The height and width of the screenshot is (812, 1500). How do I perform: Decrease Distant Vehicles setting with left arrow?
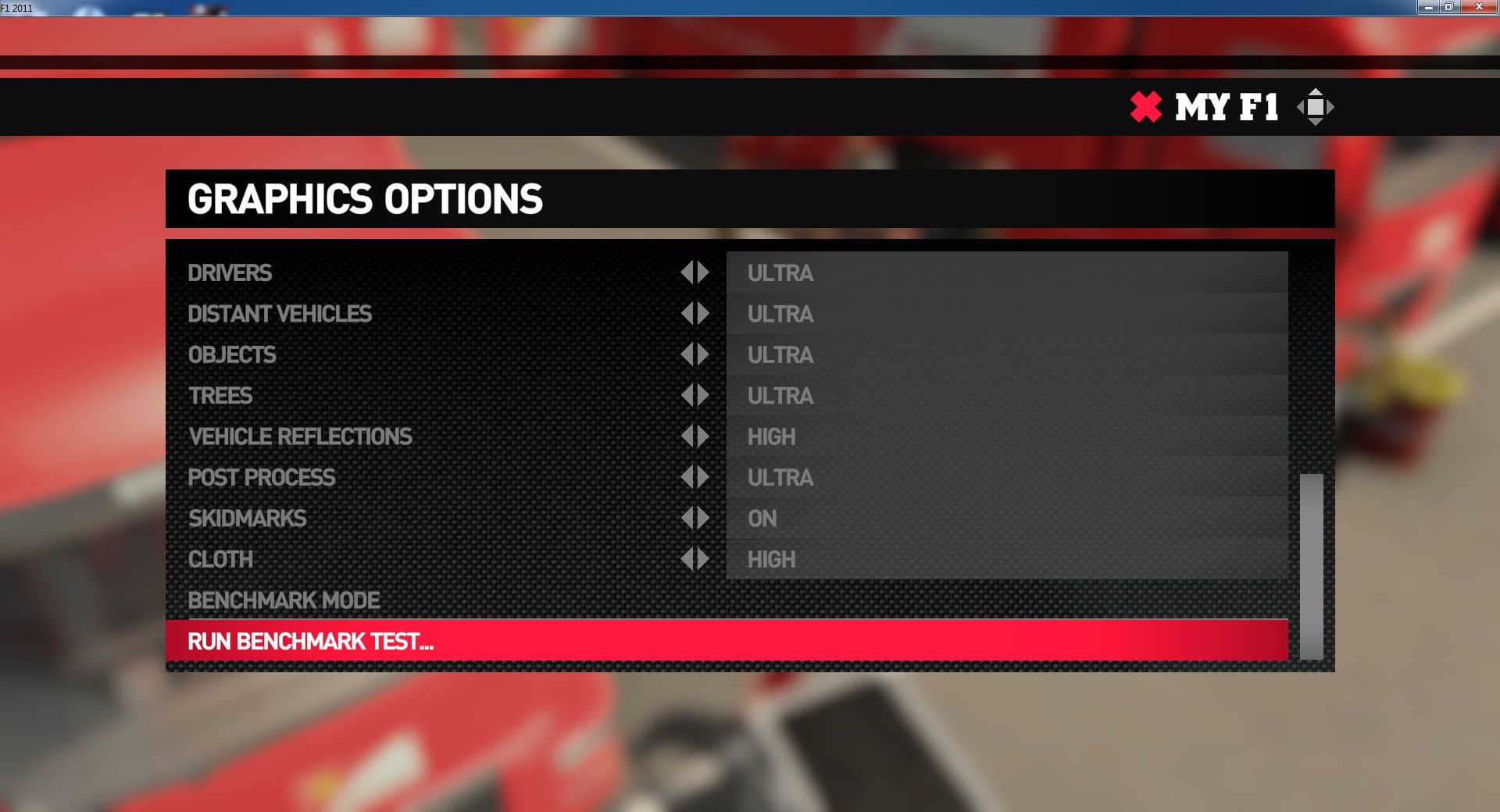(687, 314)
